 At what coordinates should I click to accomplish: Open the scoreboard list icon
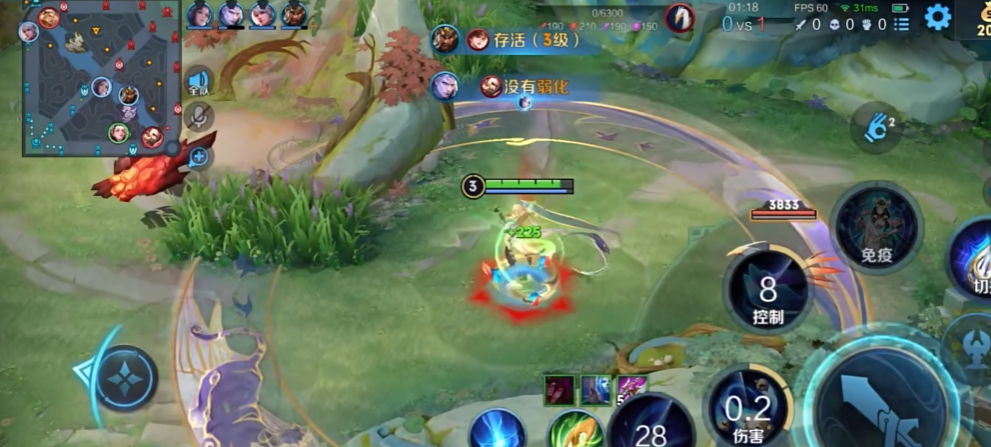(x=901, y=24)
